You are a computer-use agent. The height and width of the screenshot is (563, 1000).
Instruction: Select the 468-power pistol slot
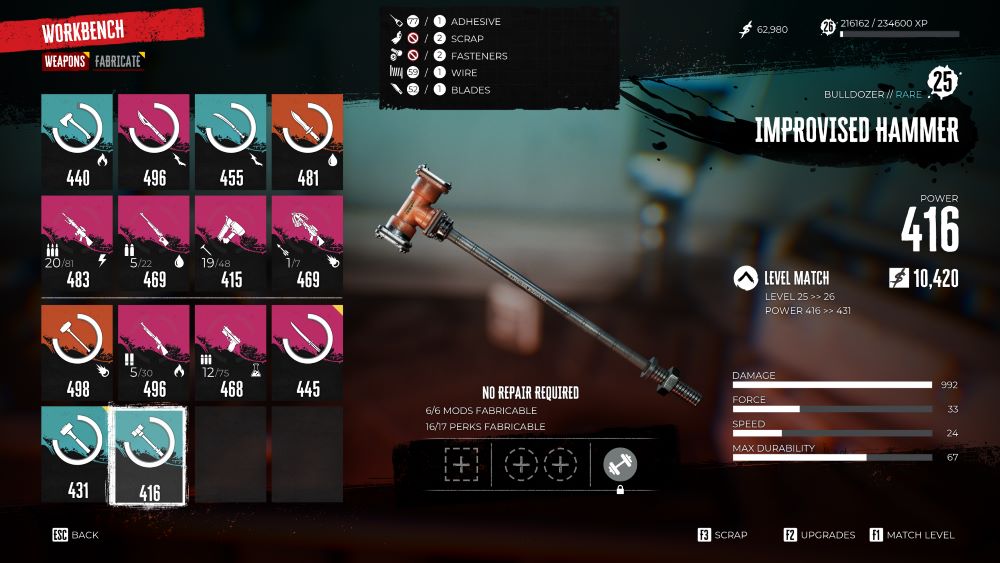coord(230,352)
